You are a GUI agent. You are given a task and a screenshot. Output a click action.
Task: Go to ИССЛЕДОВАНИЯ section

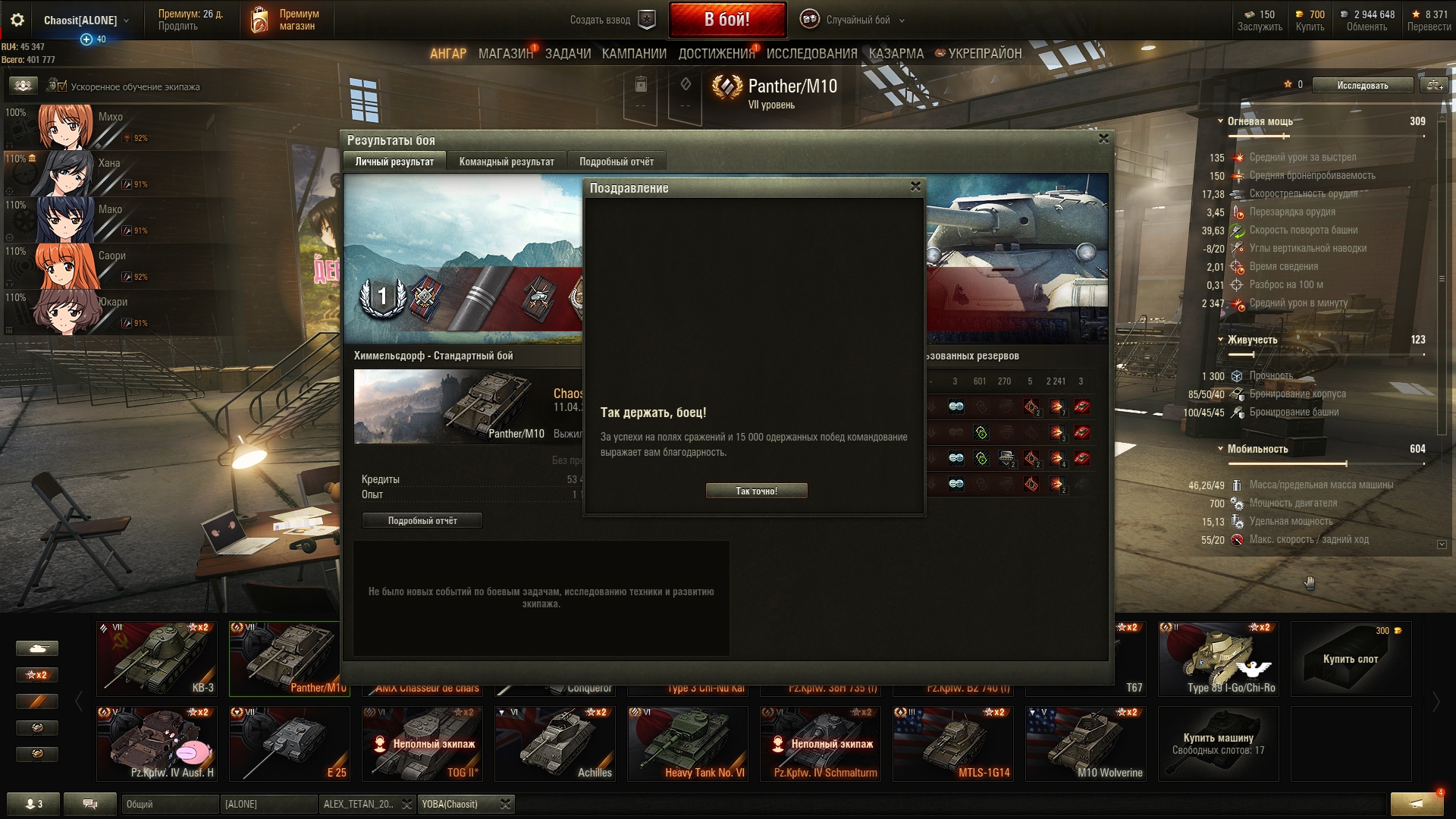811,54
